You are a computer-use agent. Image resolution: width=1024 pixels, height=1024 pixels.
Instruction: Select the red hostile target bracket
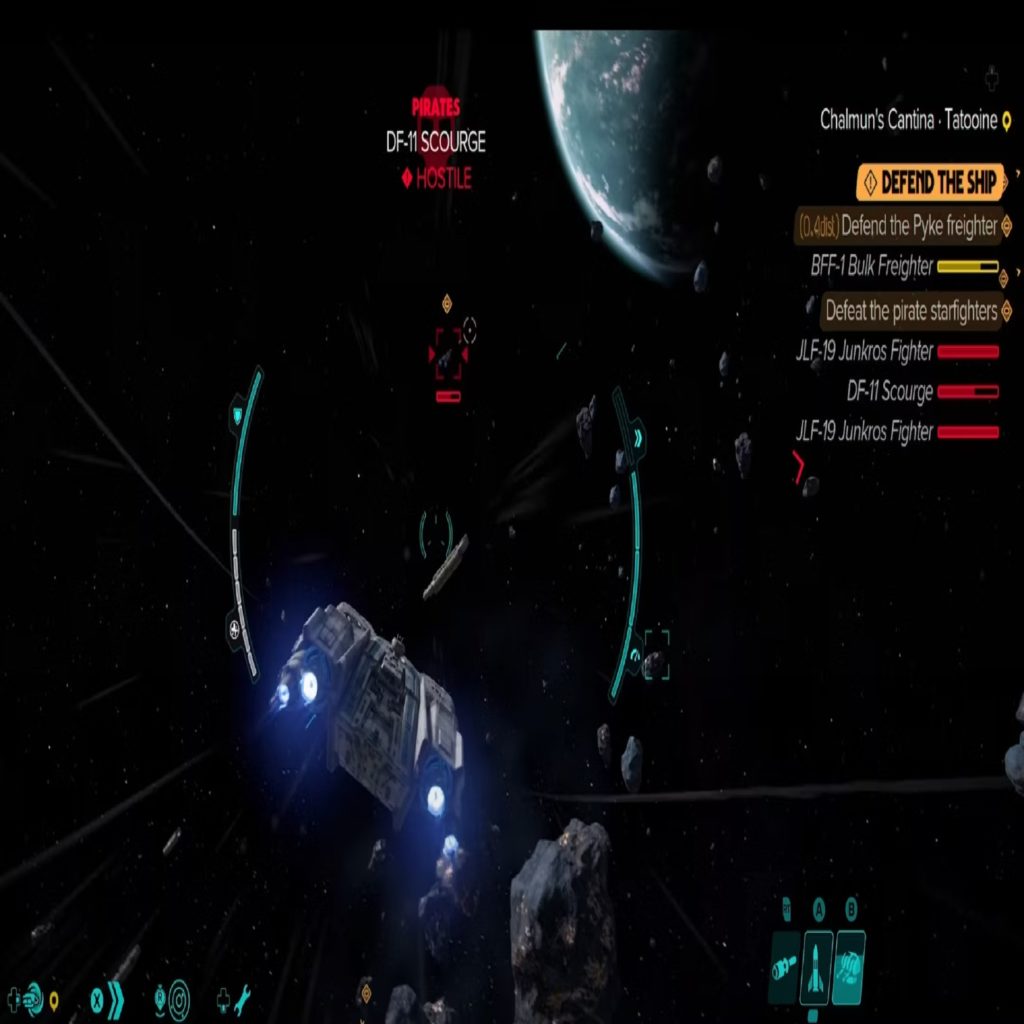pyautogui.click(x=448, y=353)
